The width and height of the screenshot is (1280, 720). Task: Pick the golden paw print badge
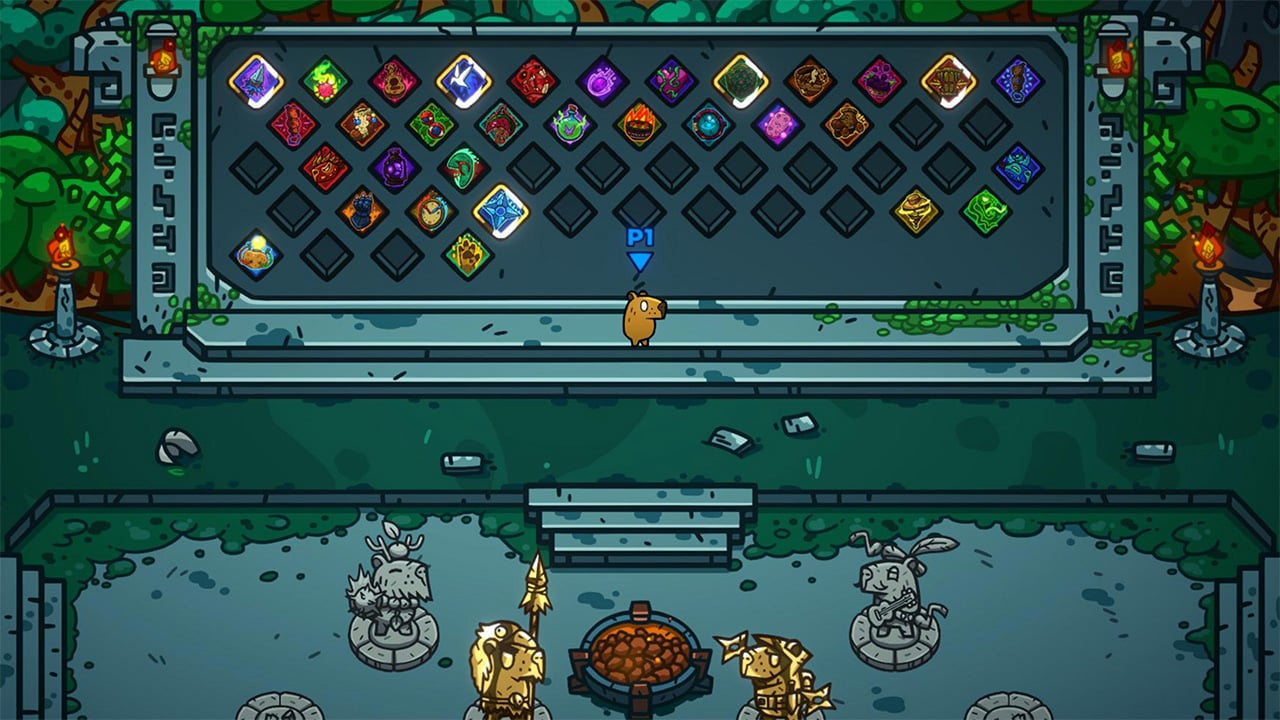pyautogui.click(x=466, y=255)
